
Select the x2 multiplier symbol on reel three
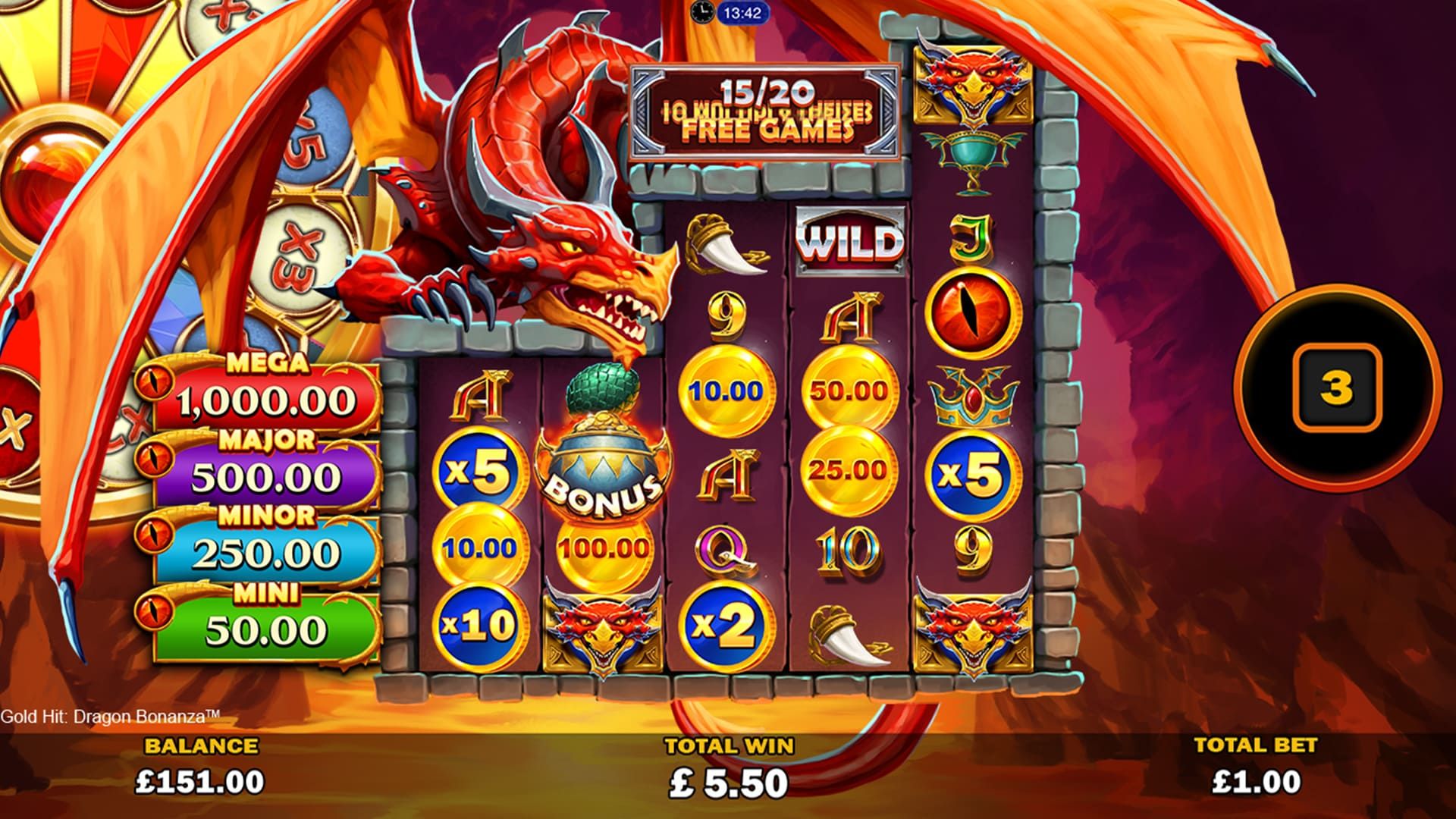tap(724, 625)
